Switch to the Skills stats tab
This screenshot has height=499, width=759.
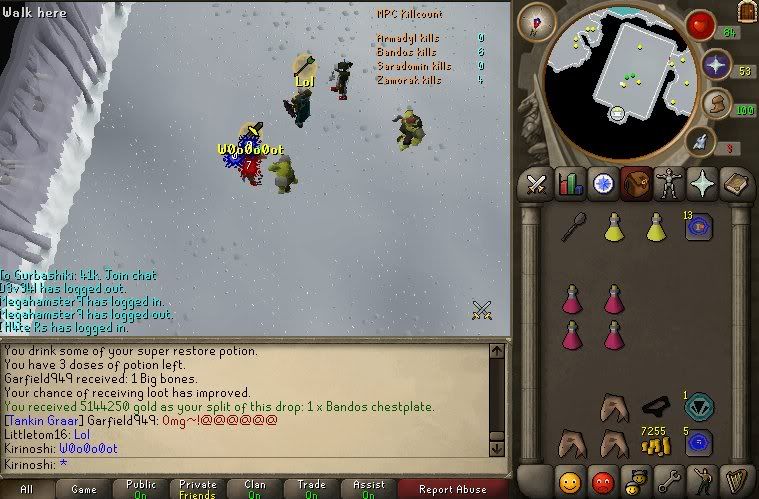tap(570, 184)
